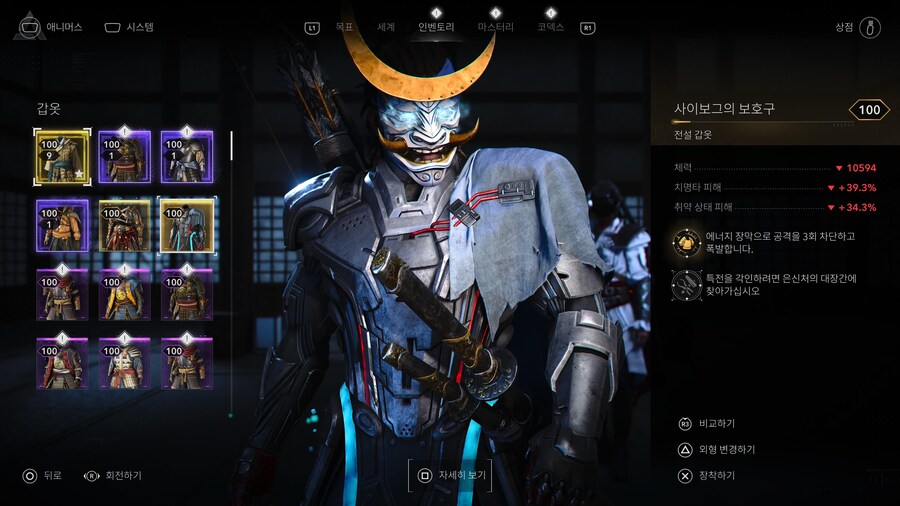Pick the gold-framed red and gold samurai armor
This screenshot has height=506, width=900.
pyautogui.click(x=125, y=225)
